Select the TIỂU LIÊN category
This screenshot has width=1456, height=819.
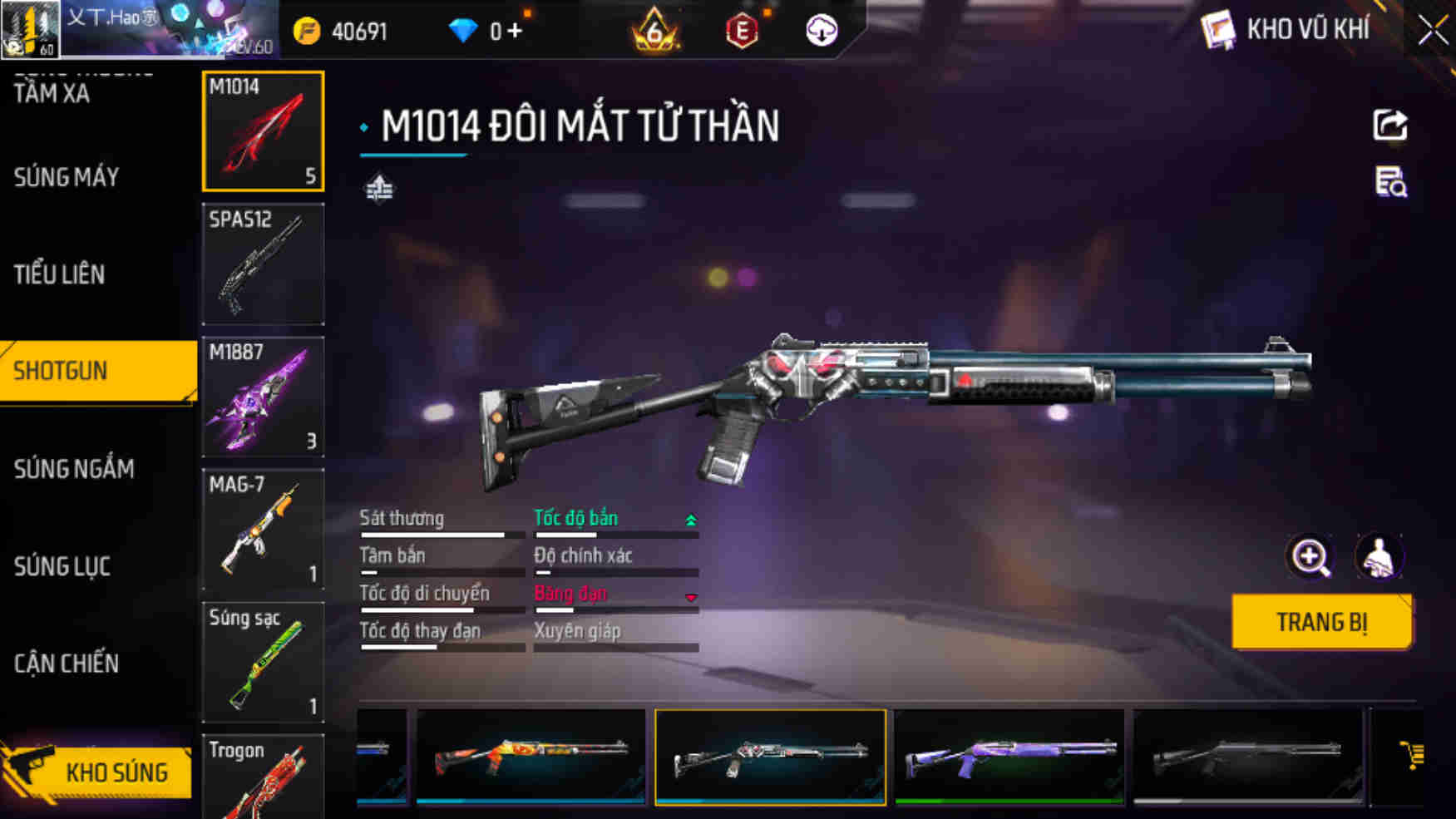tap(60, 274)
